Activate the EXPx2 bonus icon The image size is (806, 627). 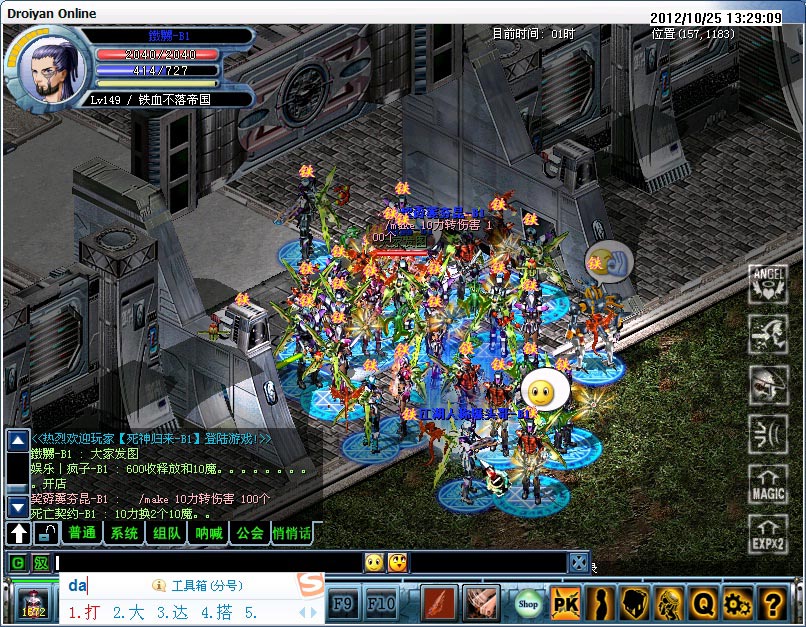(768, 535)
